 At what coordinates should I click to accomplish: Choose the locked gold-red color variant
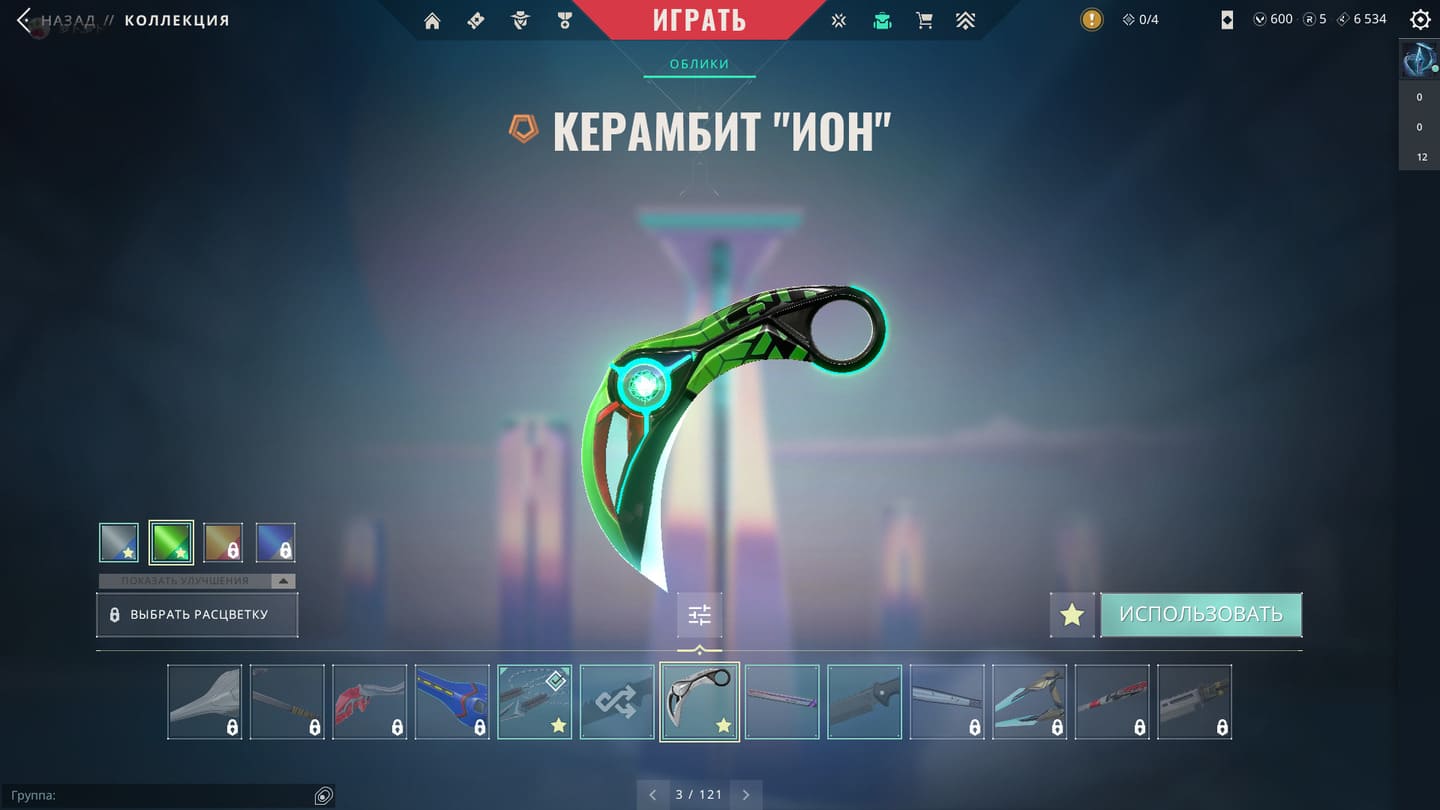[x=223, y=543]
